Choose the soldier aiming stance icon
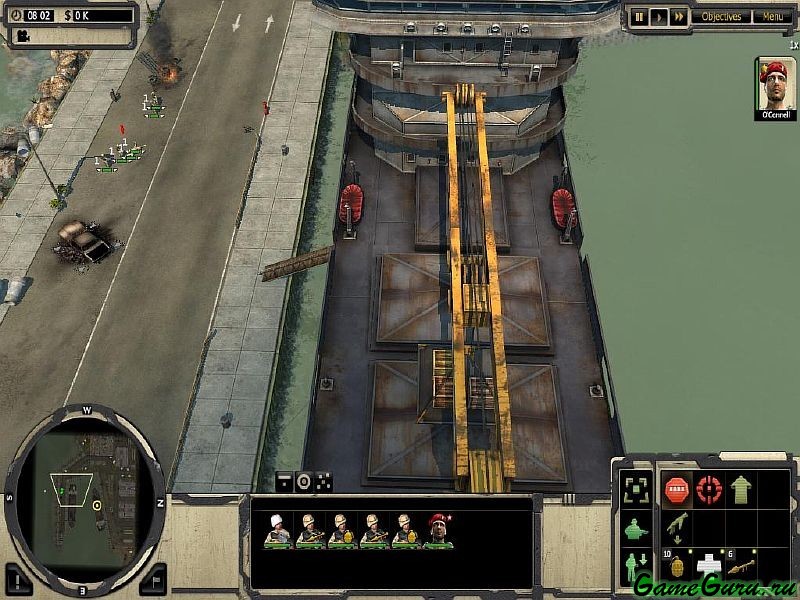The image size is (800, 600). [635, 528]
